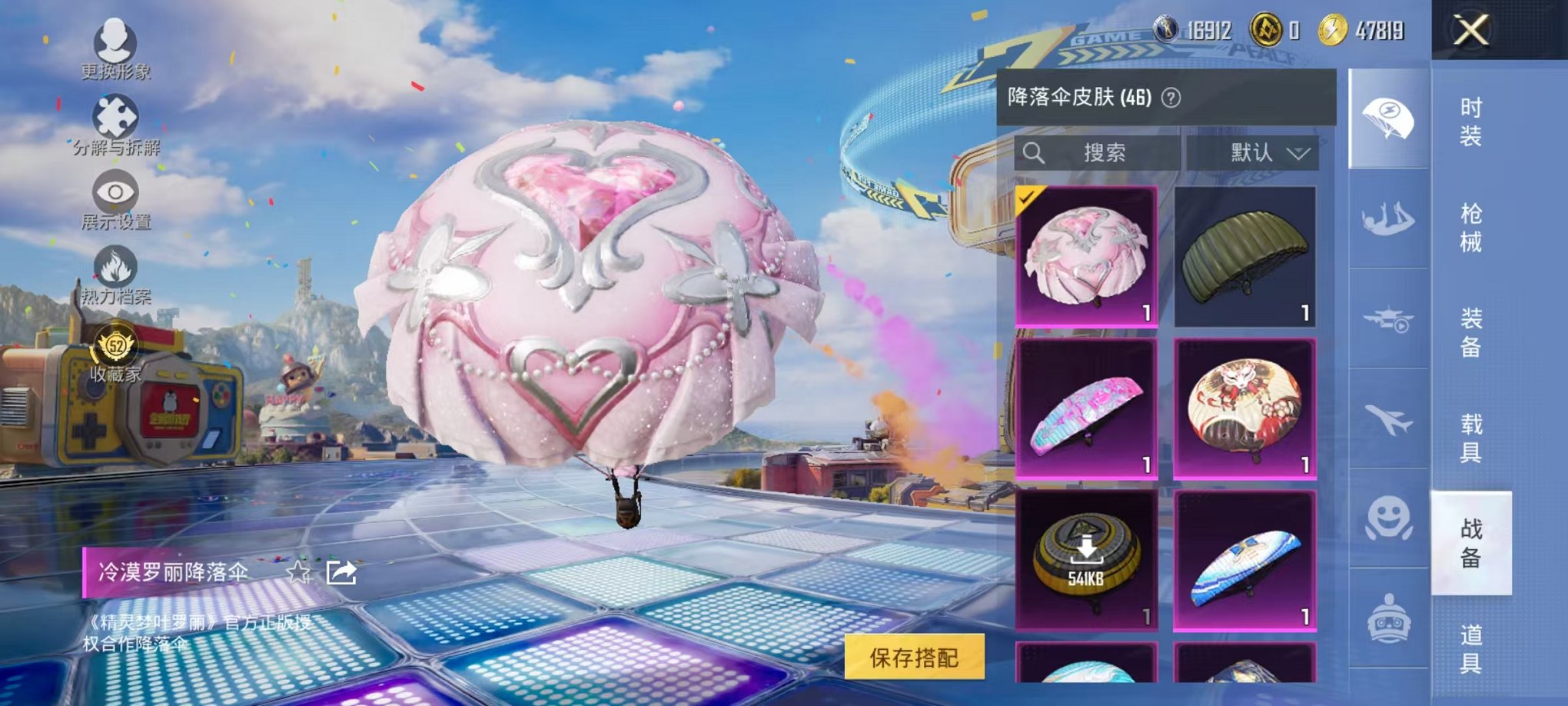Click the 更换形象 avatar icon
1568x706 pixels.
[114, 42]
